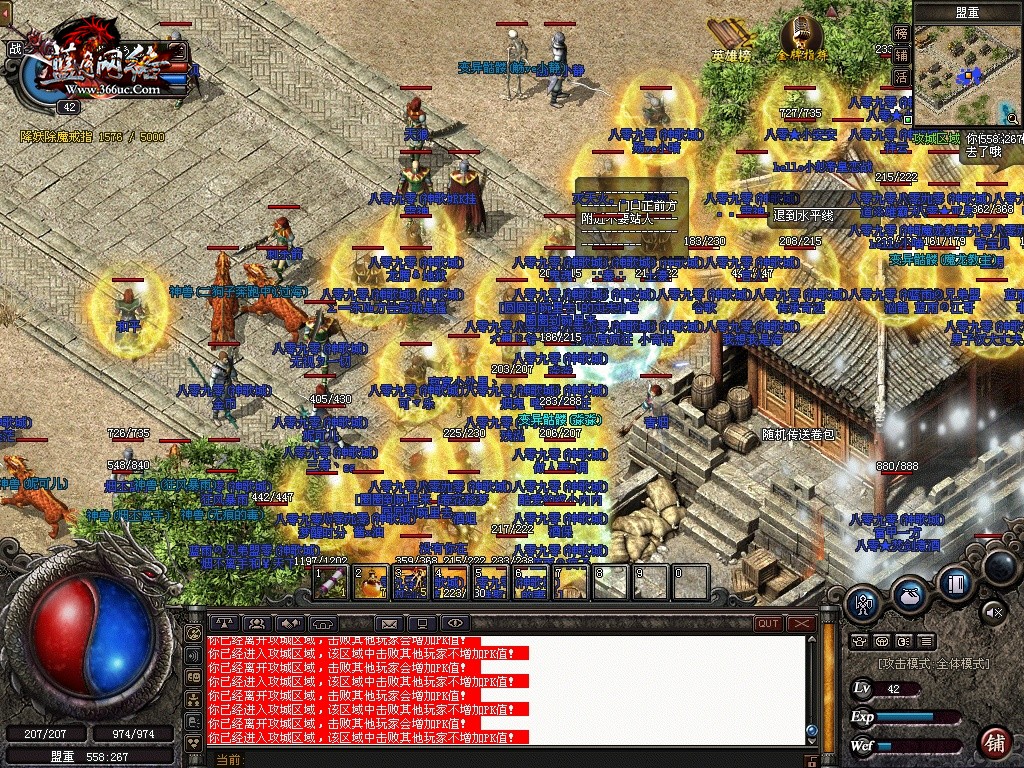Click the QUT button above chat
The width and height of the screenshot is (1024, 768).
click(768, 623)
